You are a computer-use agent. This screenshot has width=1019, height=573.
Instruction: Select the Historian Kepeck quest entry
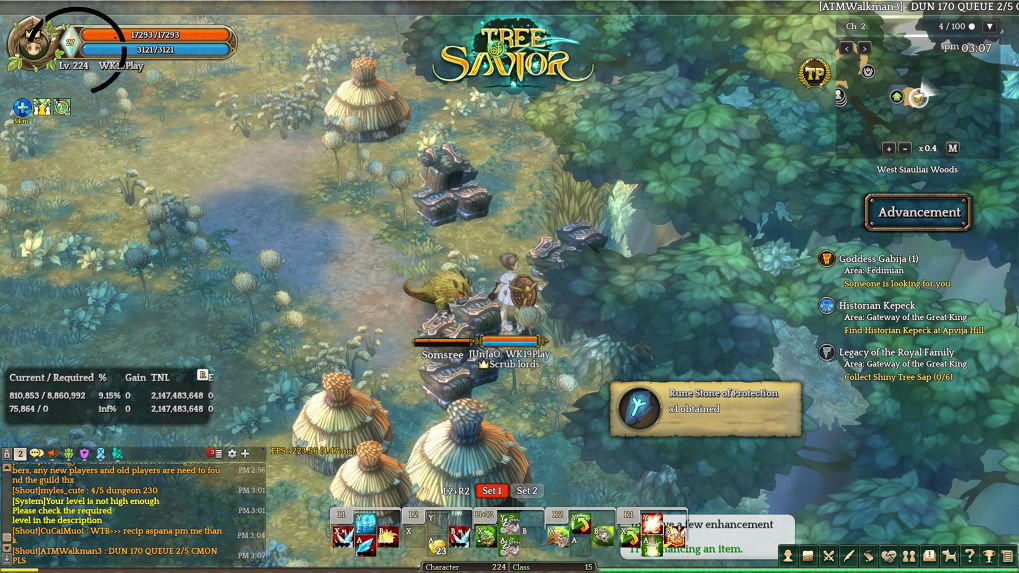click(876, 305)
